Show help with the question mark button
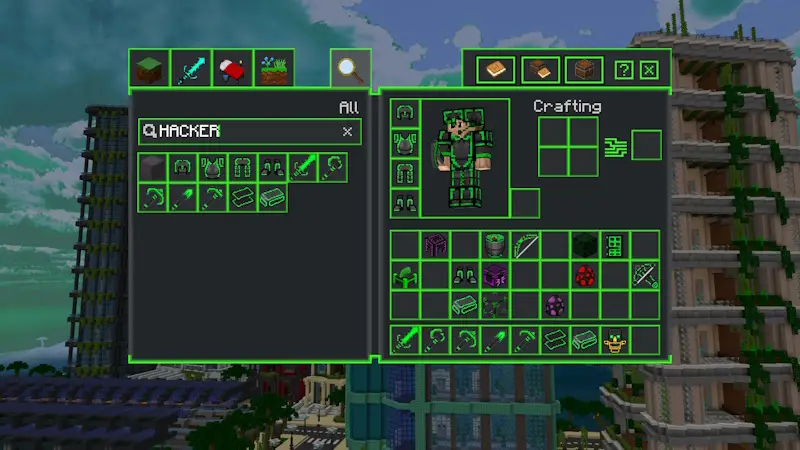 [623, 70]
